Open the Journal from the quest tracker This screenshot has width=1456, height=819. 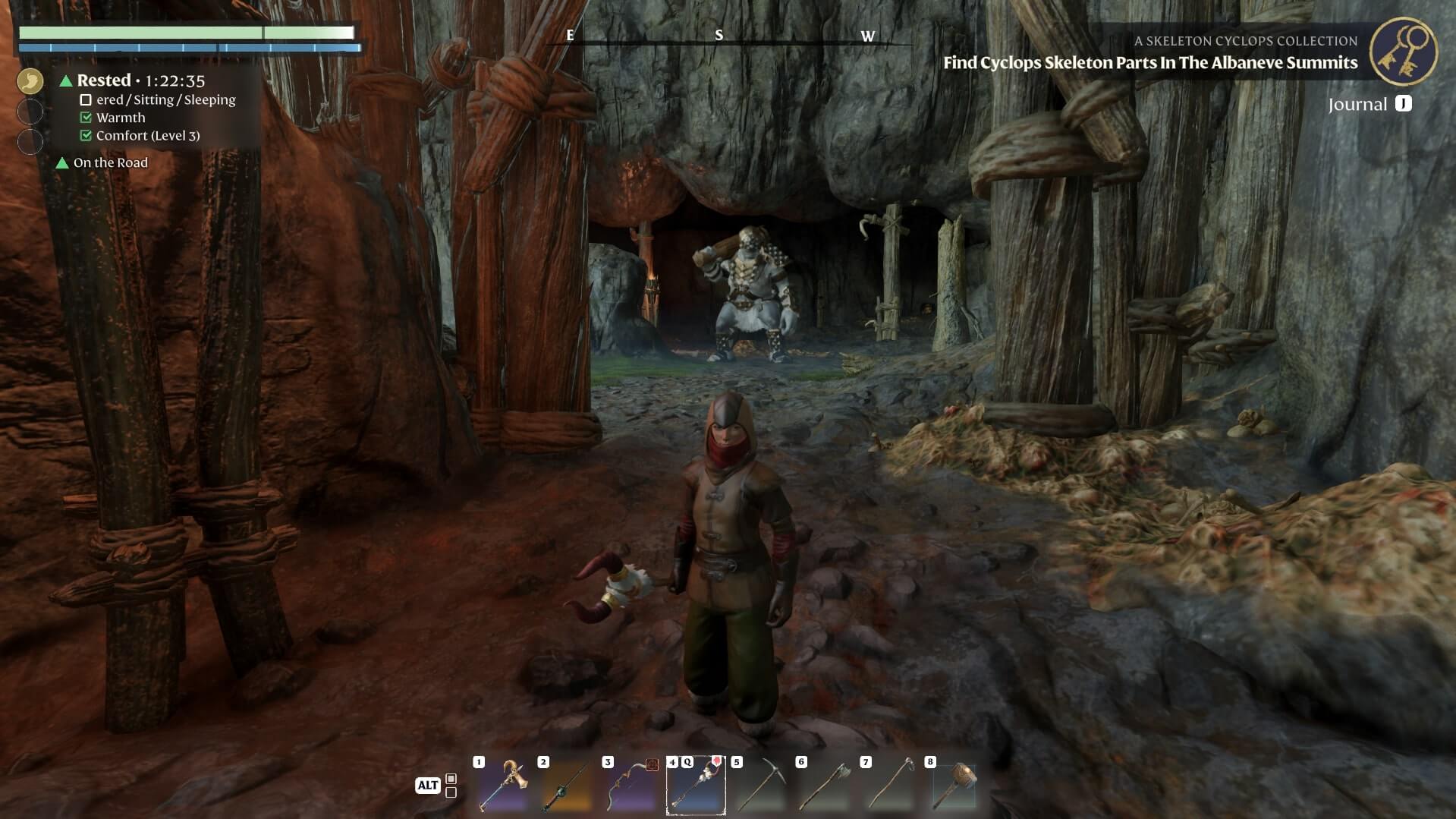point(1369,105)
